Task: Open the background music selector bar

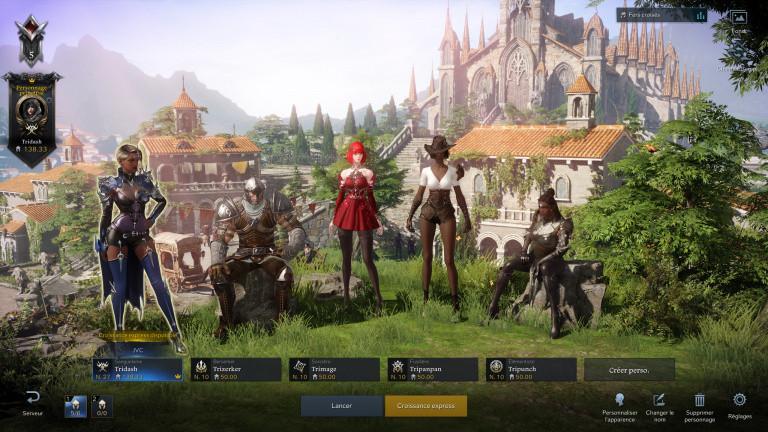Action: coord(661,15)
